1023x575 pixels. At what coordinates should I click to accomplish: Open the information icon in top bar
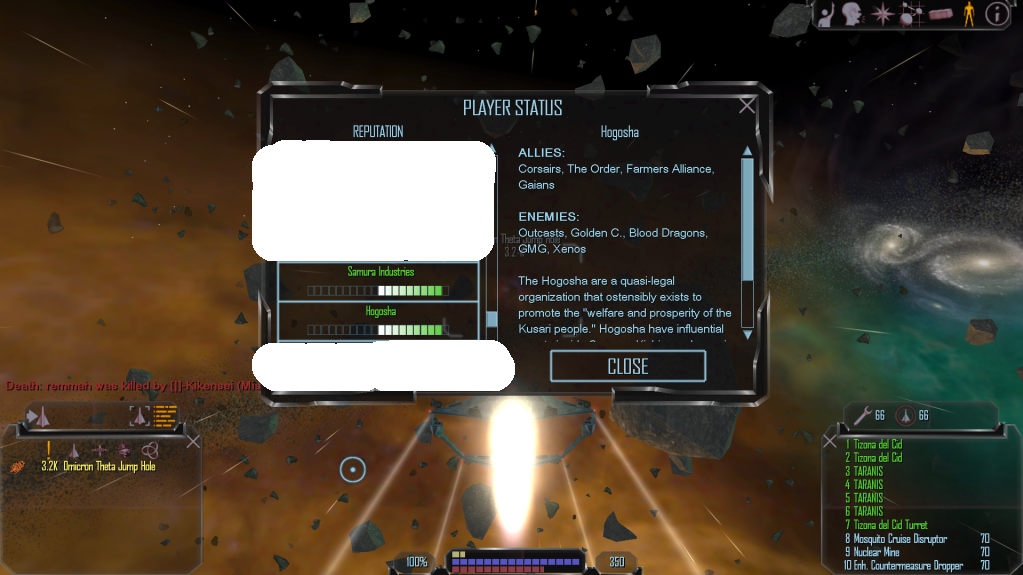coord(996,14)
